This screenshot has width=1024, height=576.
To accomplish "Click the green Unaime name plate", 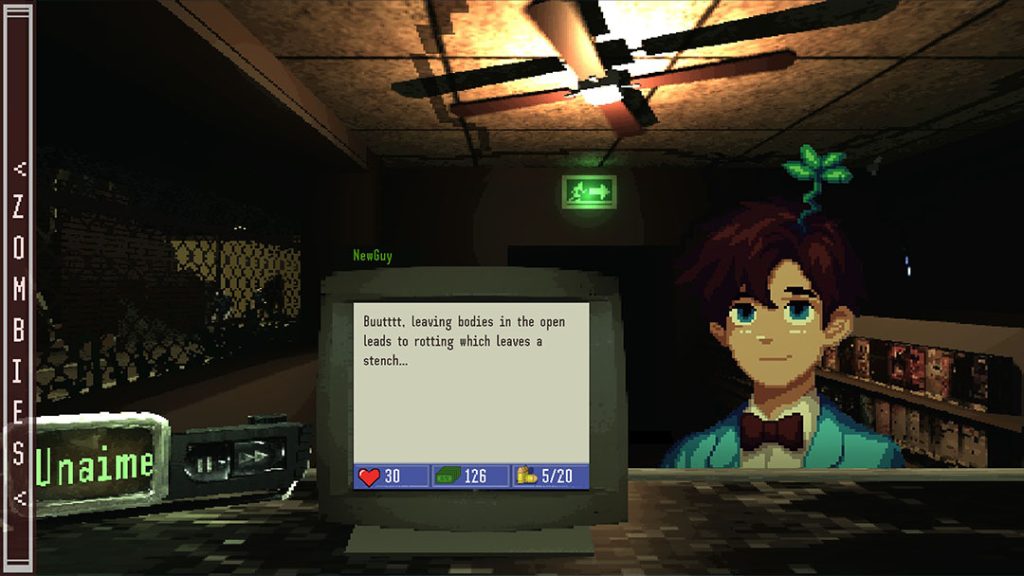I will (x=96, y=464).
